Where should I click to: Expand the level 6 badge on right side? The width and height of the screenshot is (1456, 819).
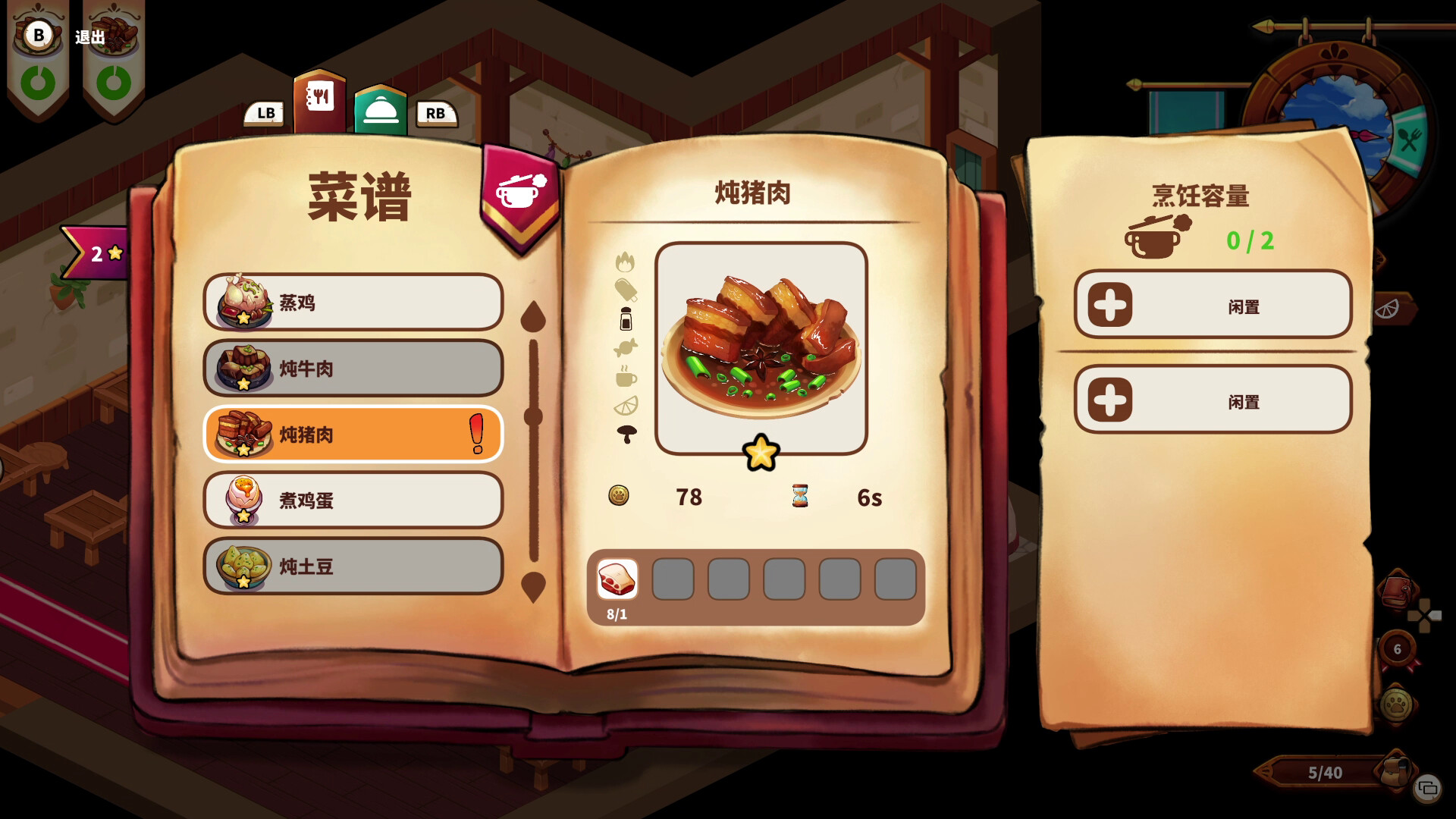tap(1397, 649)
